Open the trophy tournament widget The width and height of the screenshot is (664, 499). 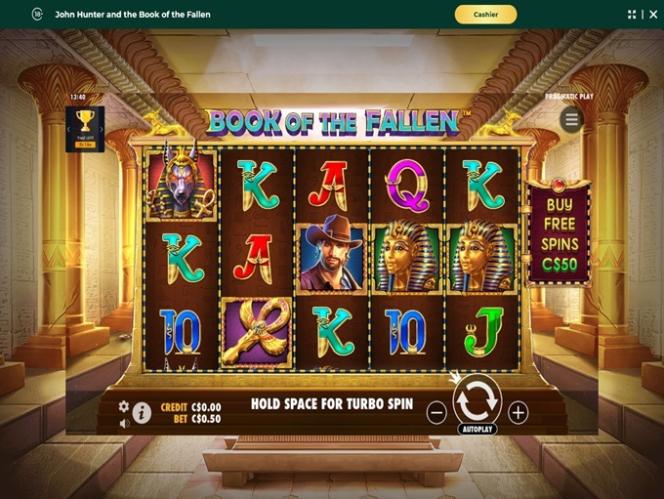(x=85, y=129)
